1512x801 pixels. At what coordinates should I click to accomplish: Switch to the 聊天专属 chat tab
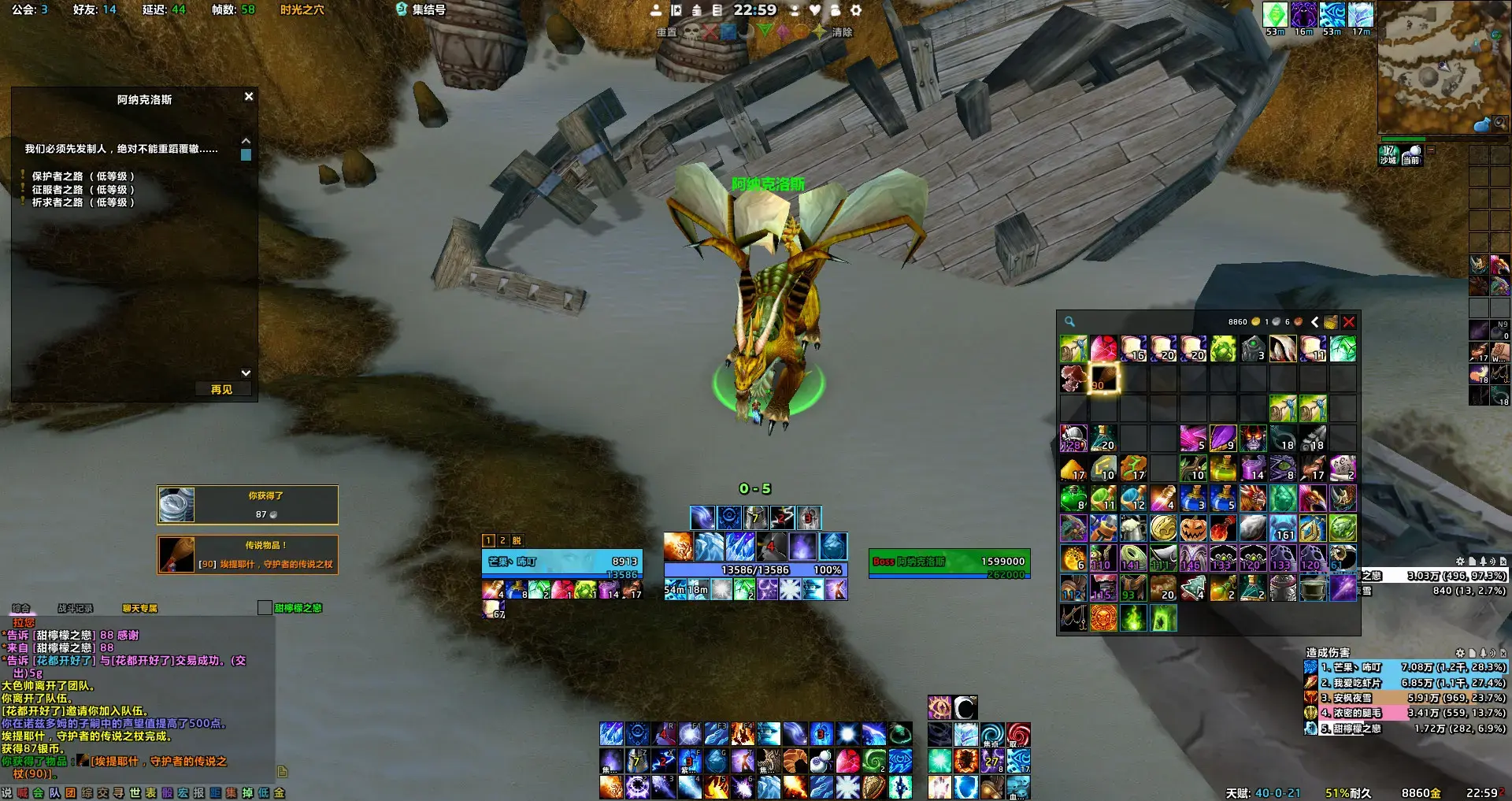[140, 608]
